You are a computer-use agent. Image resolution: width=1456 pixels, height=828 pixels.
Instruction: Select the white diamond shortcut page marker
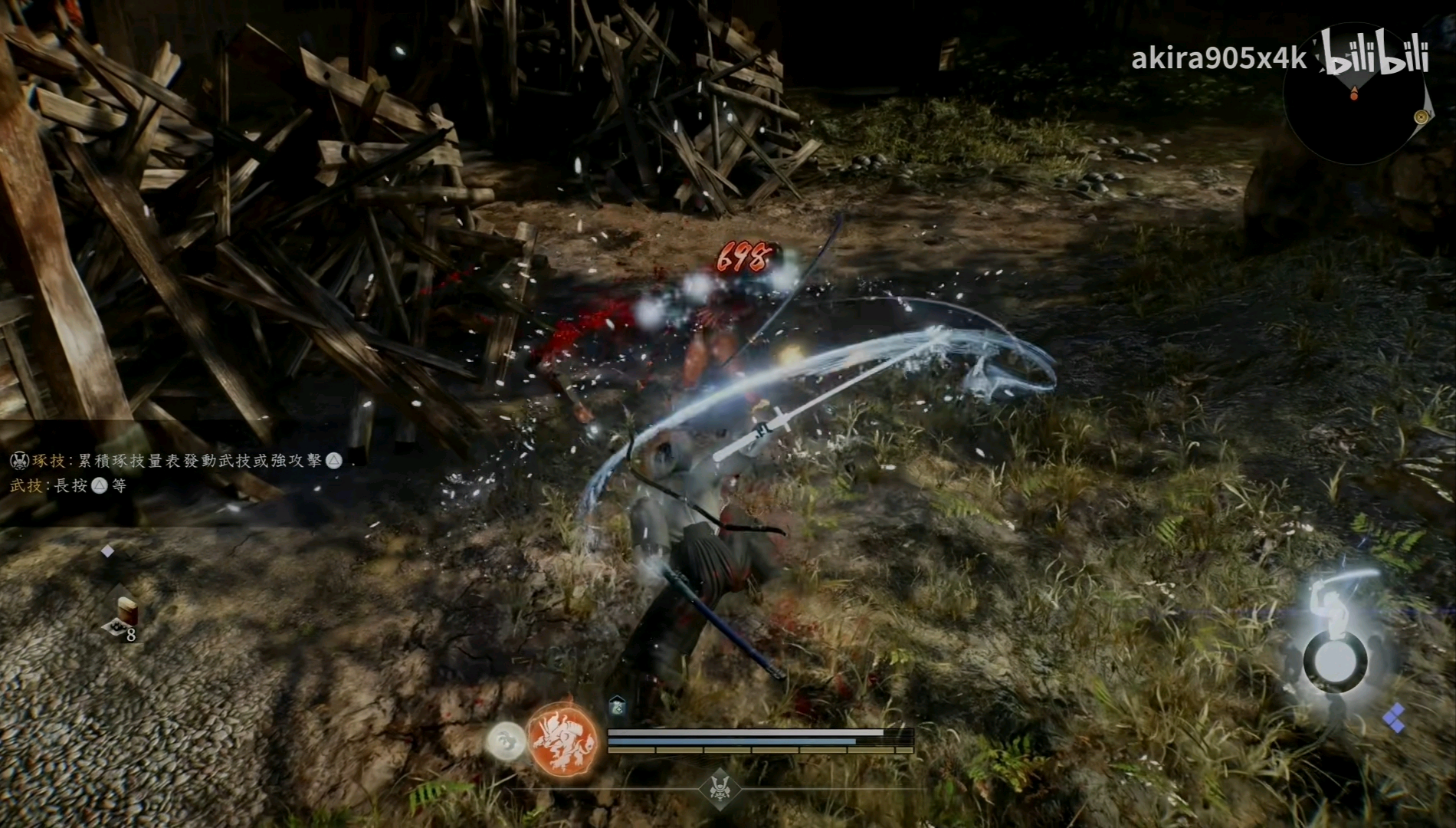pyautogui.click(x=108, y=551)
